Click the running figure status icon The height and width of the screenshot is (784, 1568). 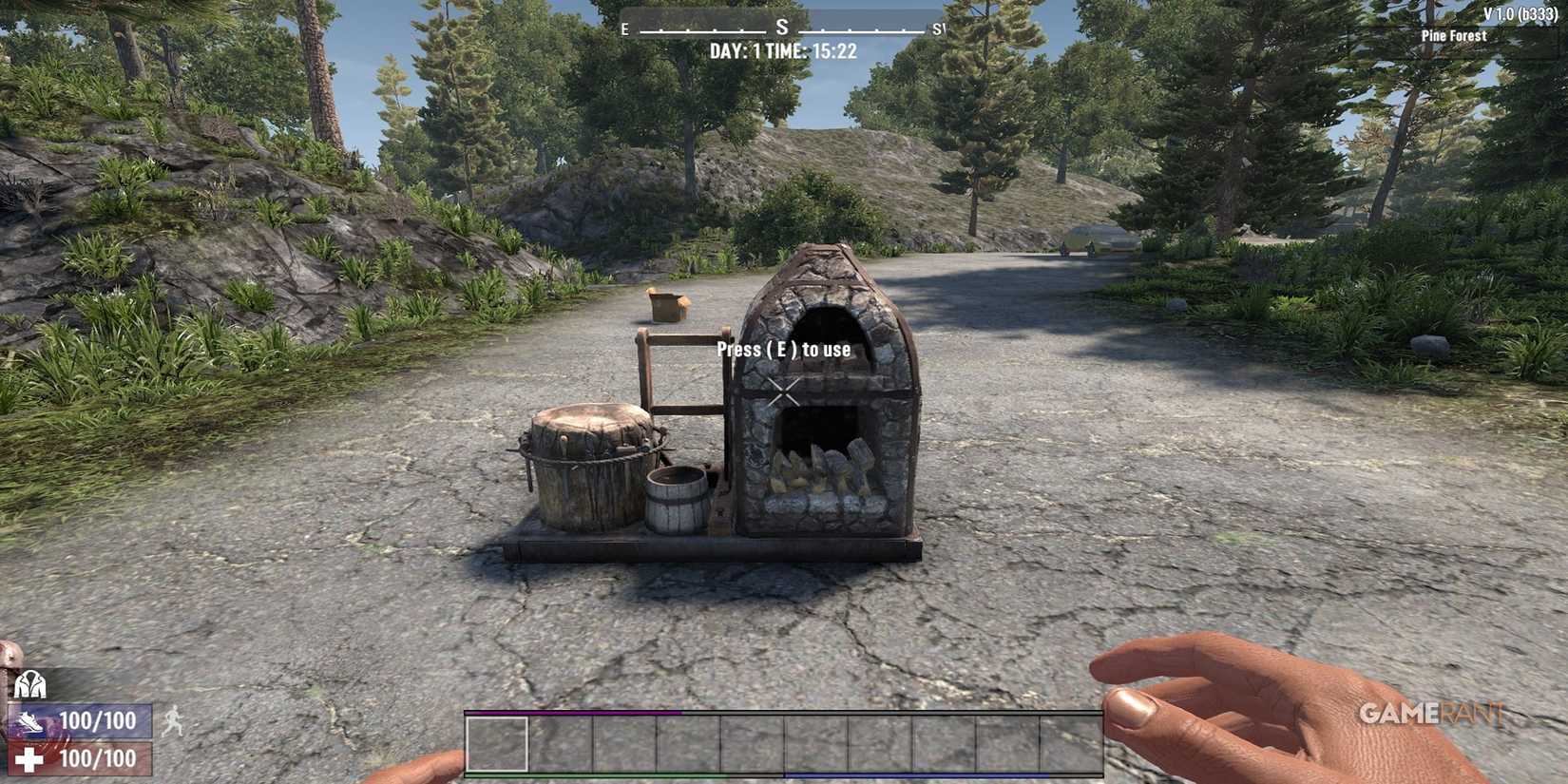coord(174,722)
